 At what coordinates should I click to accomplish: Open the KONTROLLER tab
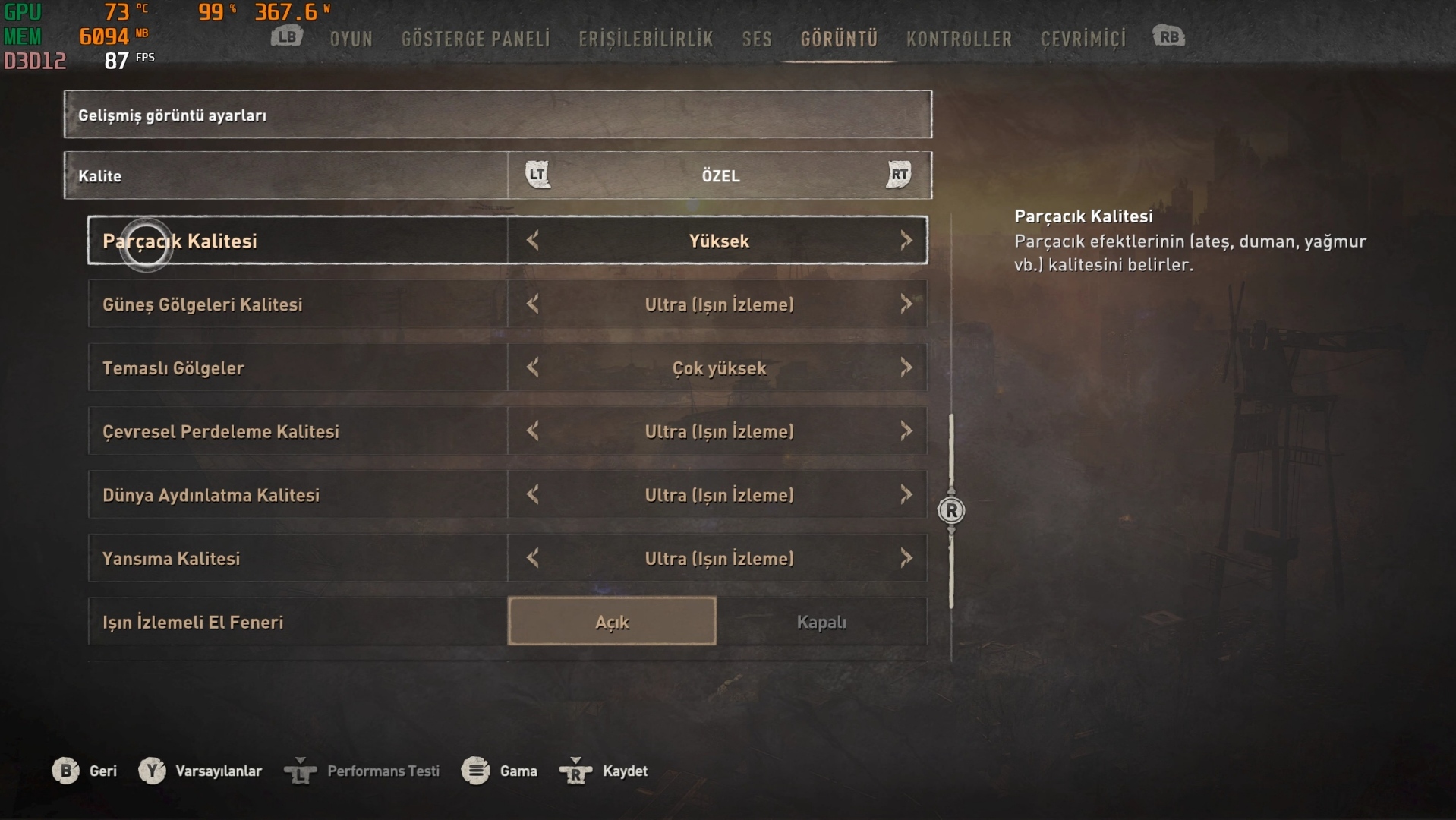pos(958,39)
